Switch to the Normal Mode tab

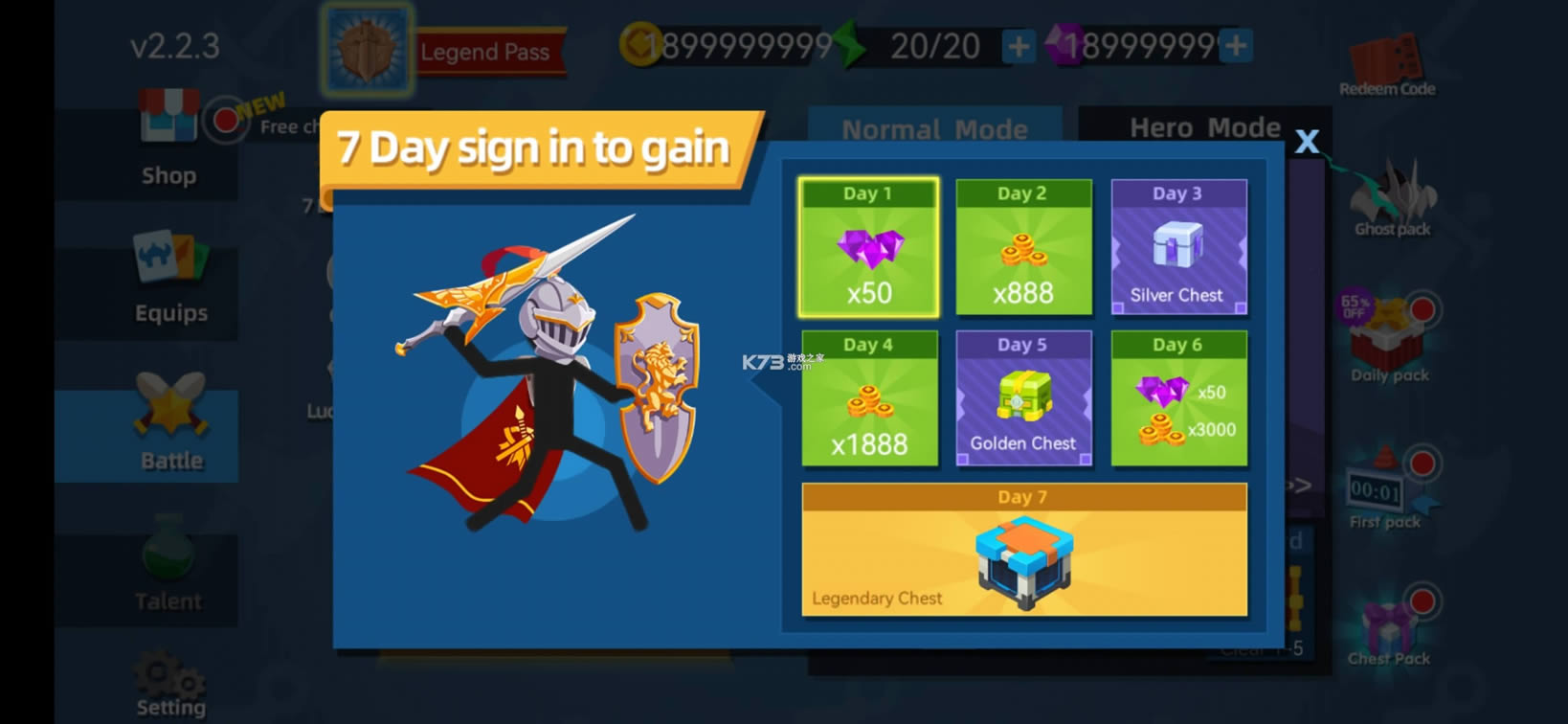tap(933, 128)
